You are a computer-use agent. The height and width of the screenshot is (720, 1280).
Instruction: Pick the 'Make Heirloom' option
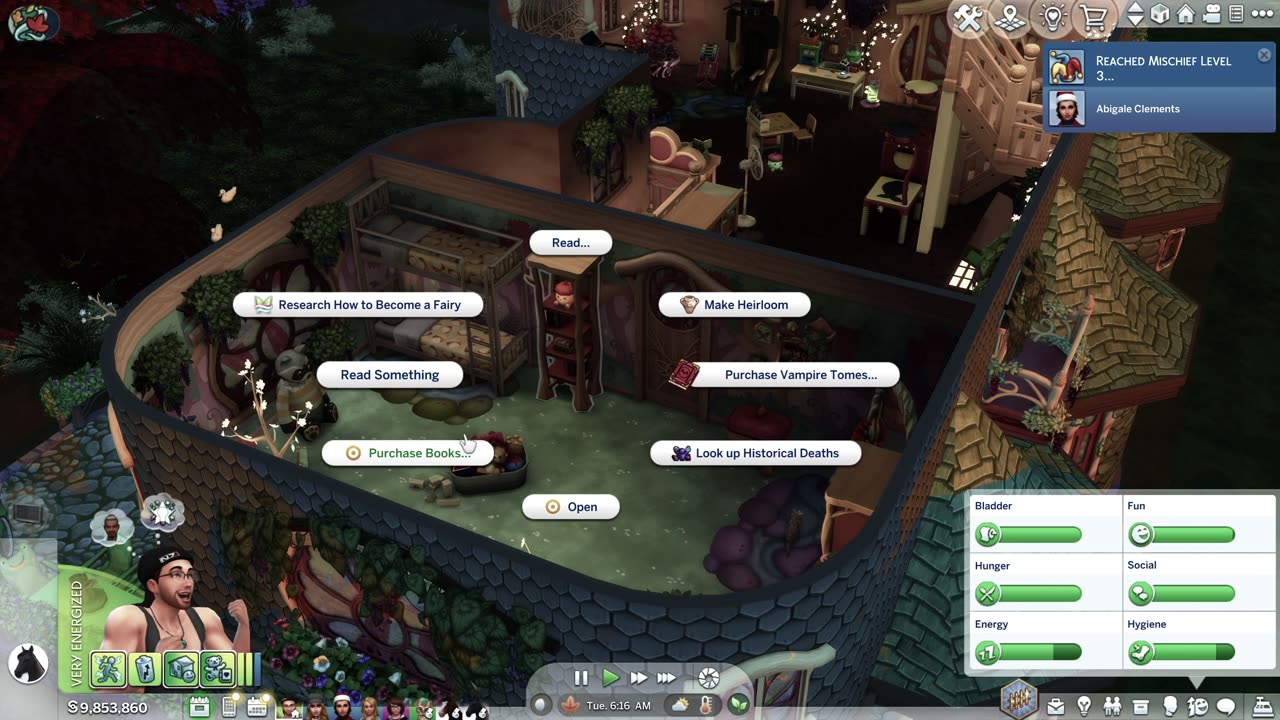tap(734, 305)
